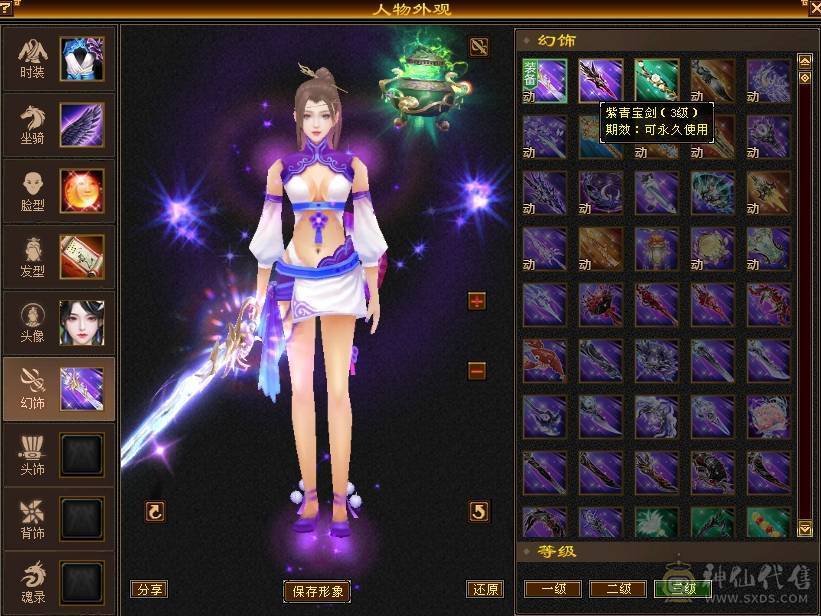
Task: Open the 头饰 (headwear) category
Action: click(x=58, y=452)
